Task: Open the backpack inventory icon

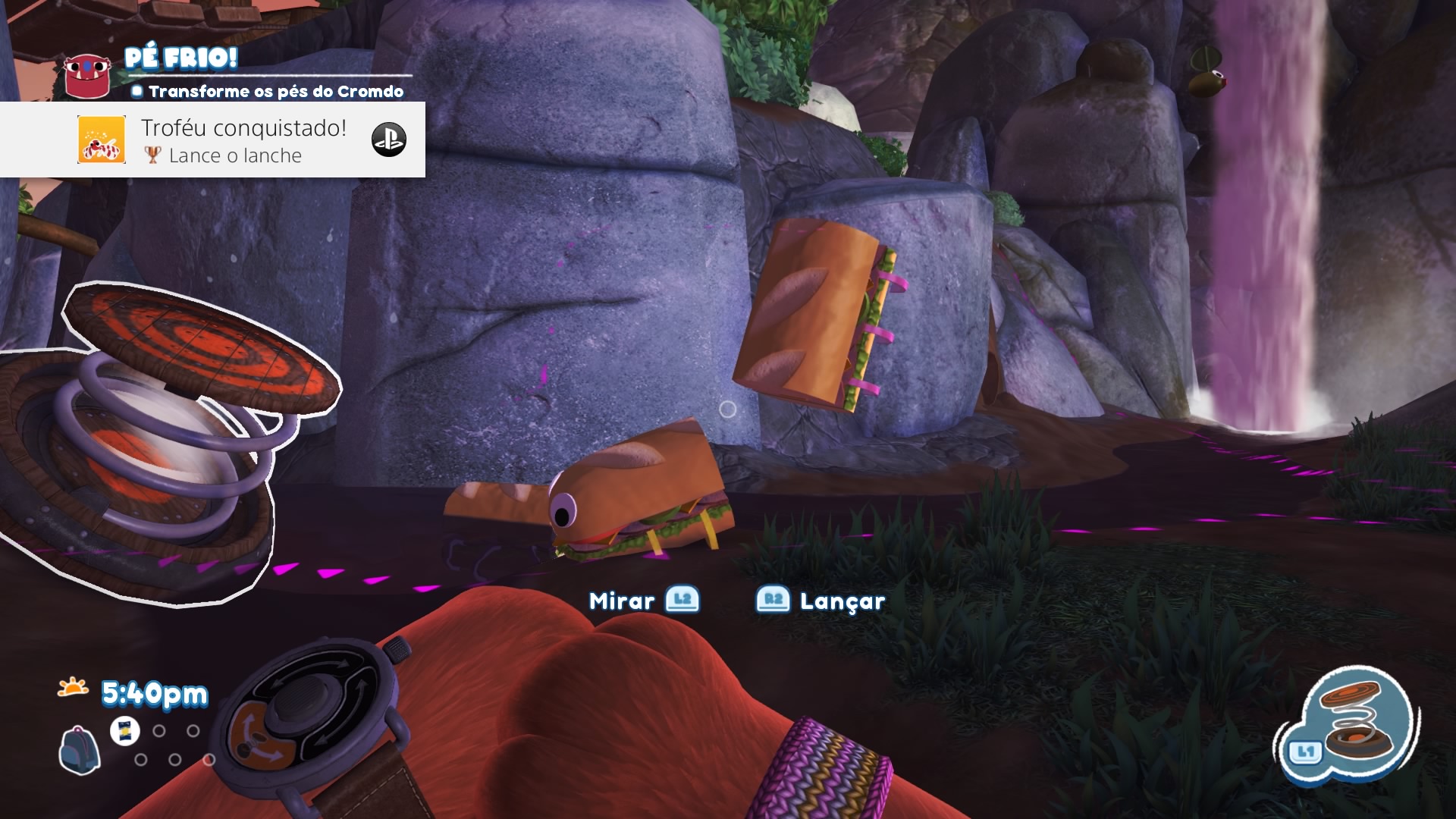Action: pyautogui.click(x=79, y=750)
